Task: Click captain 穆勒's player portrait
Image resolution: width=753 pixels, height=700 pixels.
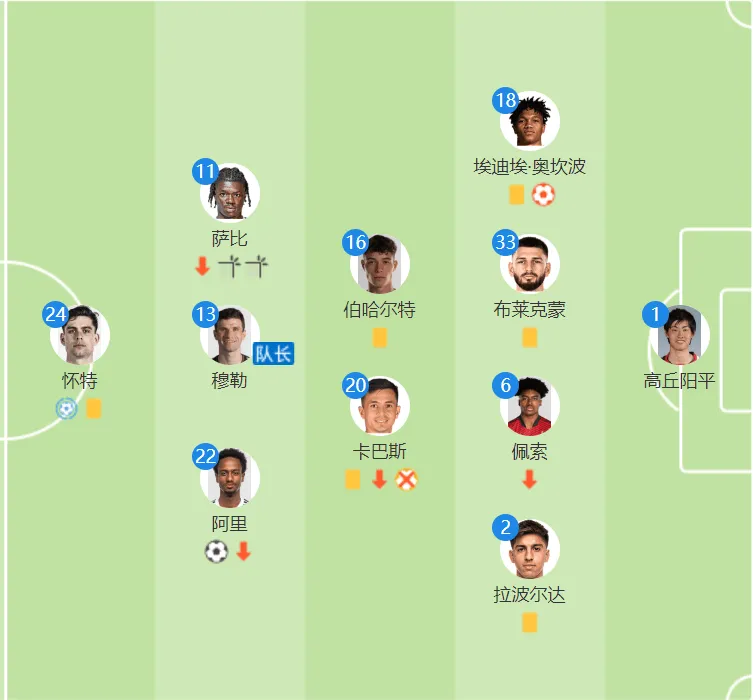Action: pos(230,336)
